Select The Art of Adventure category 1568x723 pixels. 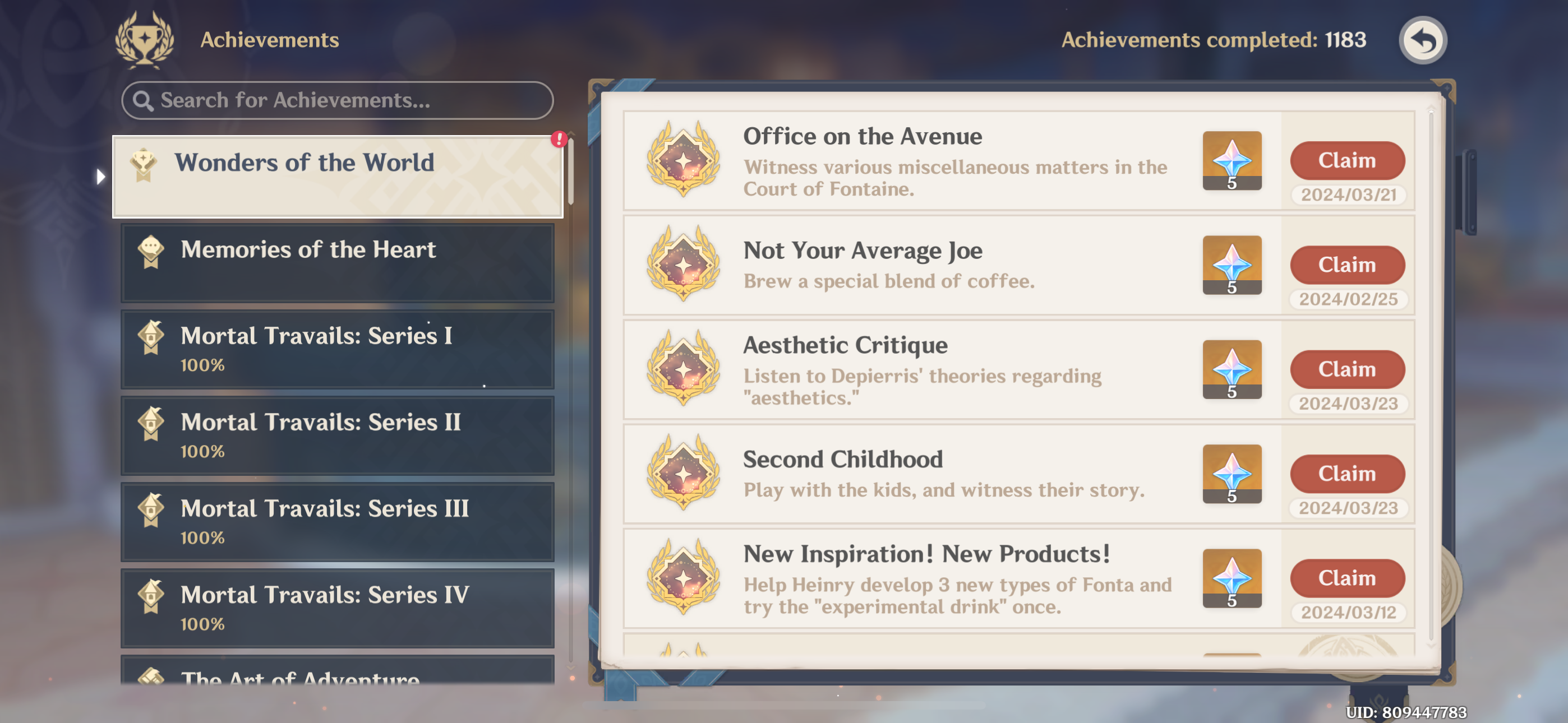pyautogui.click(x=336, y=679)
